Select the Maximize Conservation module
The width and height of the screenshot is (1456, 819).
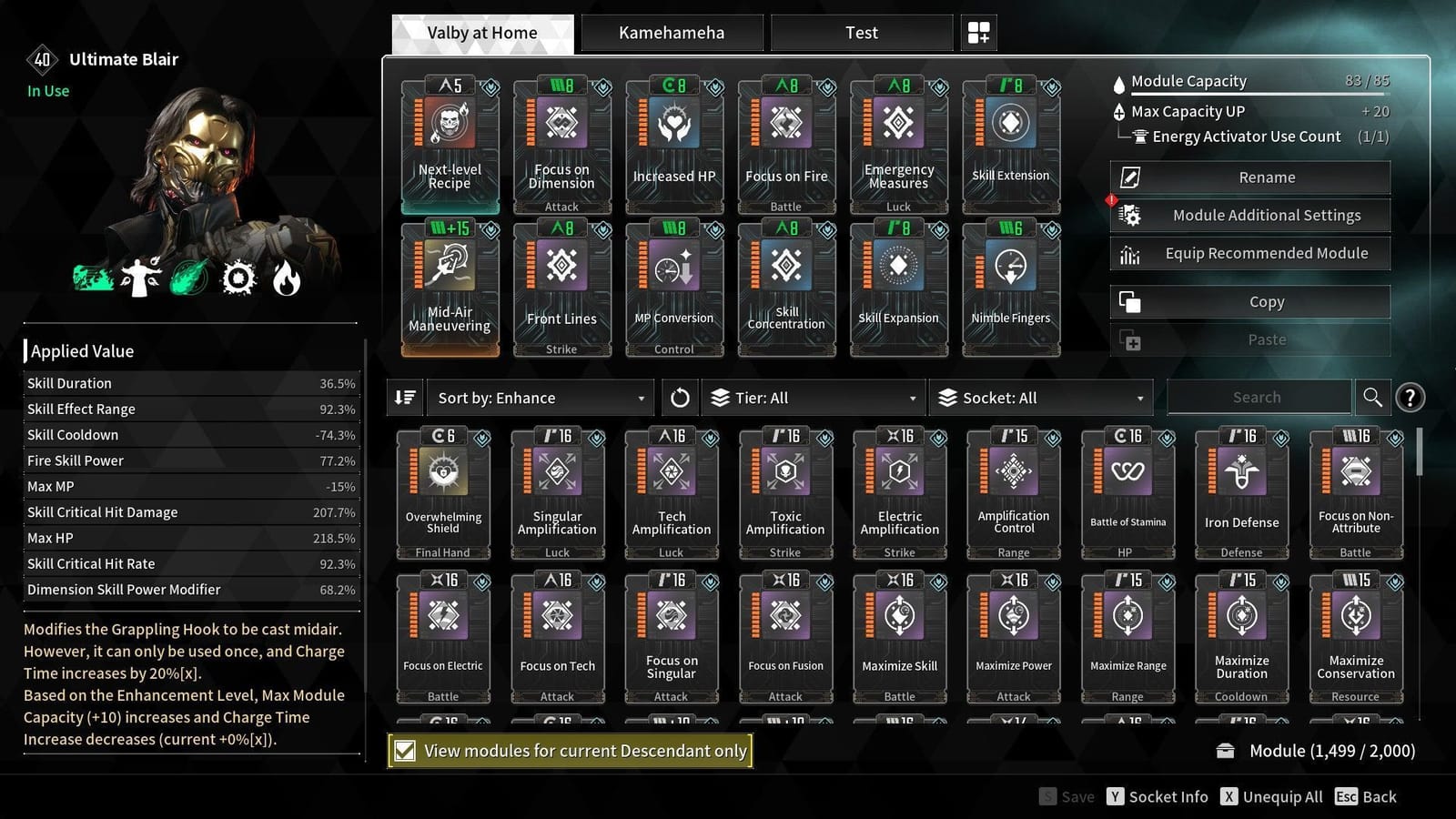tap(1355, 634)
